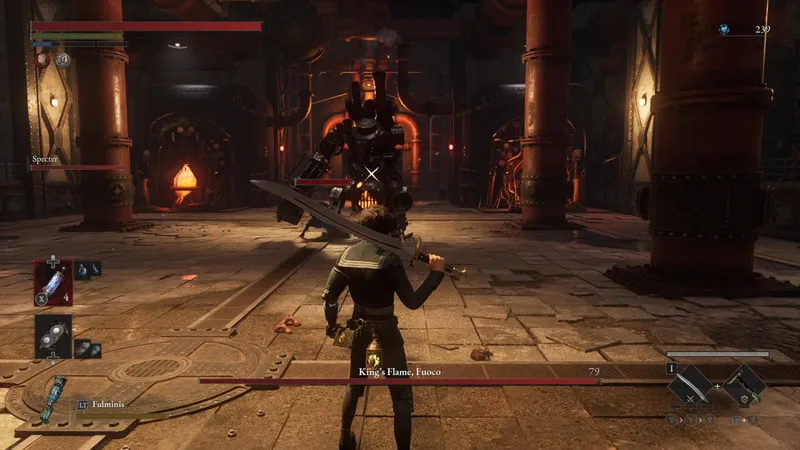Select the Pulse Cell healing item slot

click(x=52, y=281)
